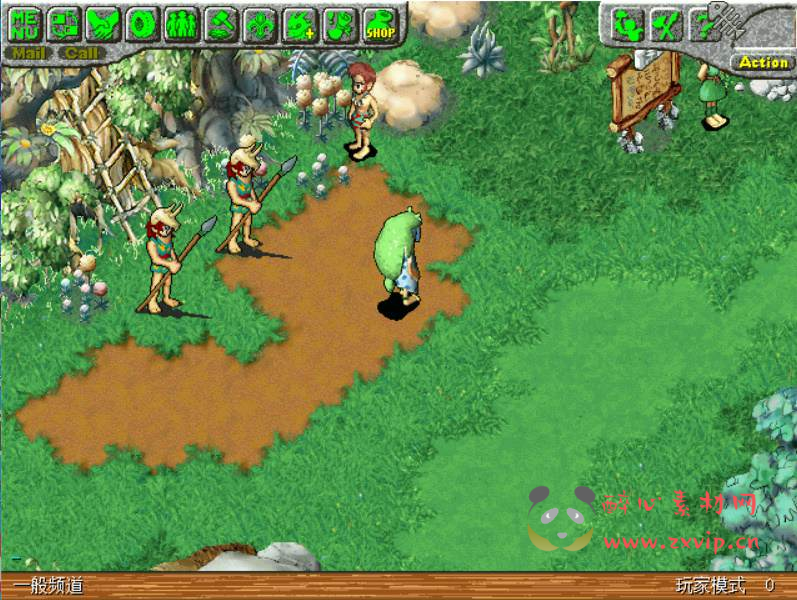
Task: Open the fleur-de-lis emblem icon
Action: coord(258,24)
